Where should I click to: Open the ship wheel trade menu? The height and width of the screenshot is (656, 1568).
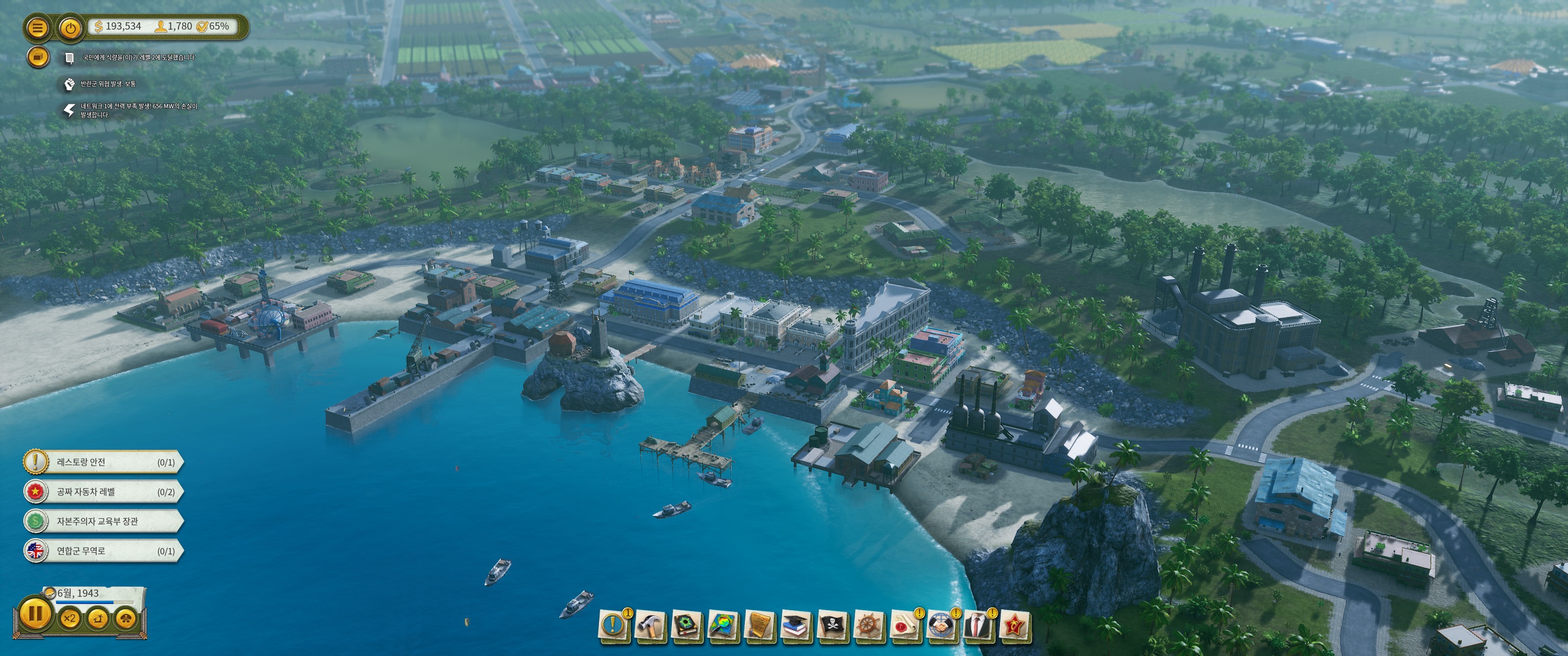869,625
